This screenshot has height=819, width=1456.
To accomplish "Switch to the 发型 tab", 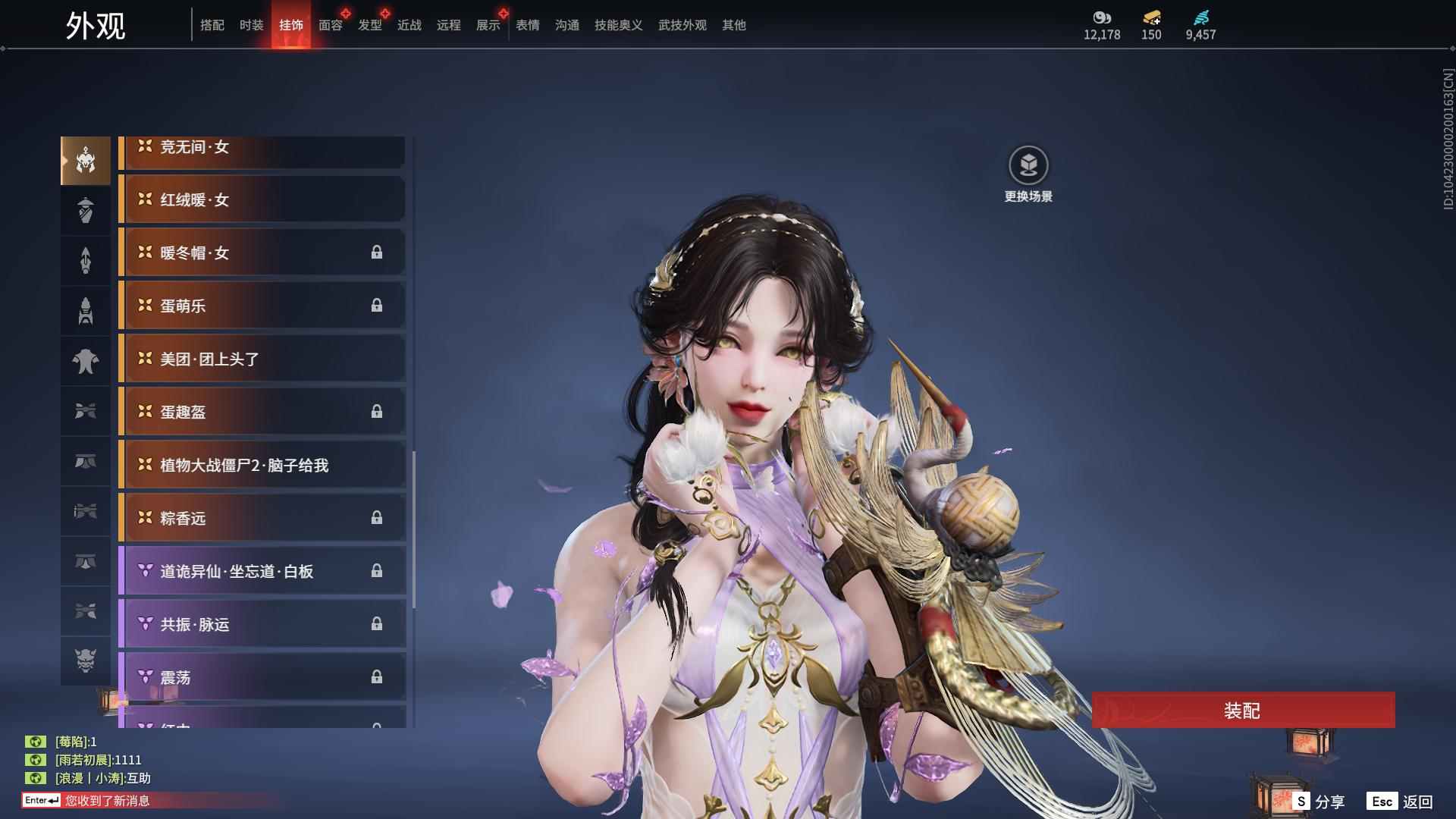I will click(x=370, y=25).
